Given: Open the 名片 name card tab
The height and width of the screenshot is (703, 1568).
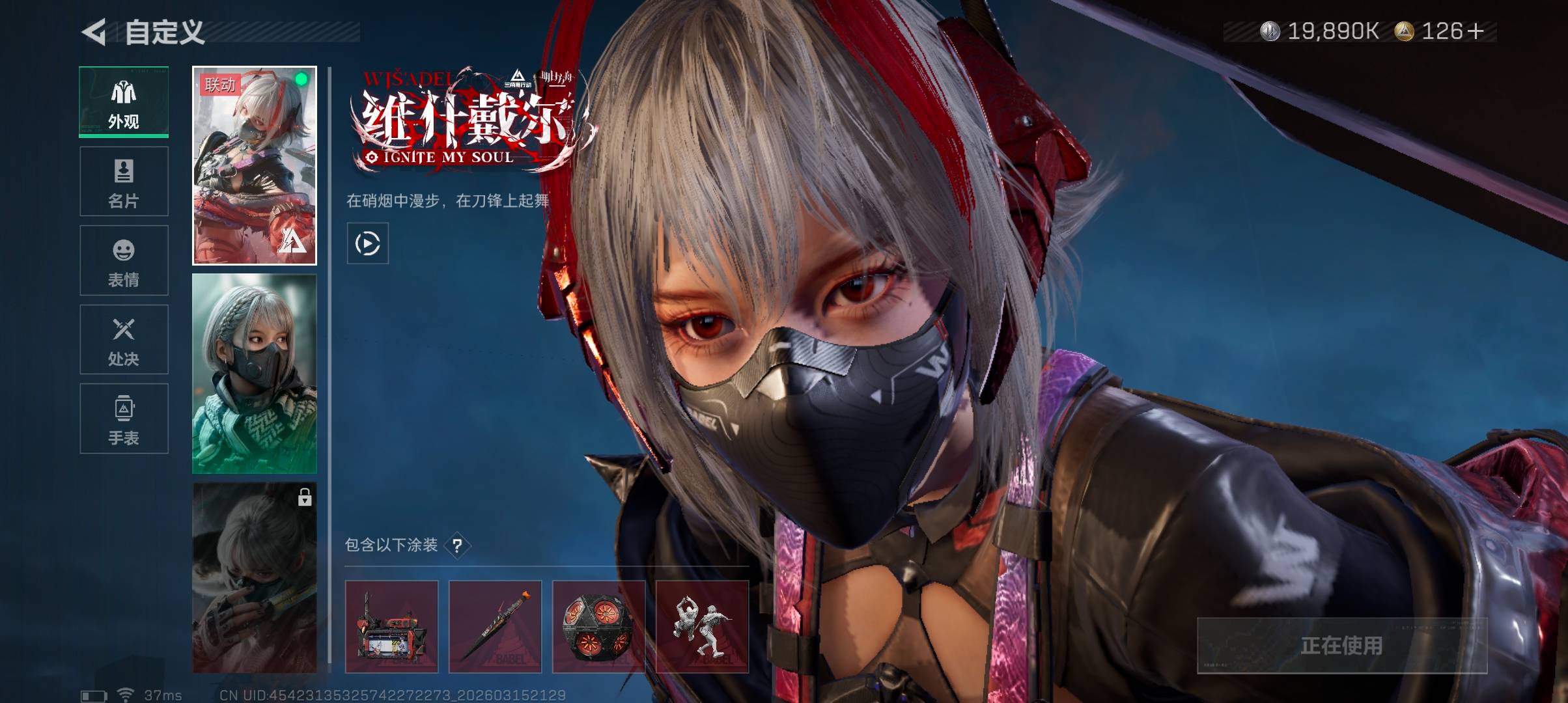Looking at the screenshot, I should coord(124,182).
